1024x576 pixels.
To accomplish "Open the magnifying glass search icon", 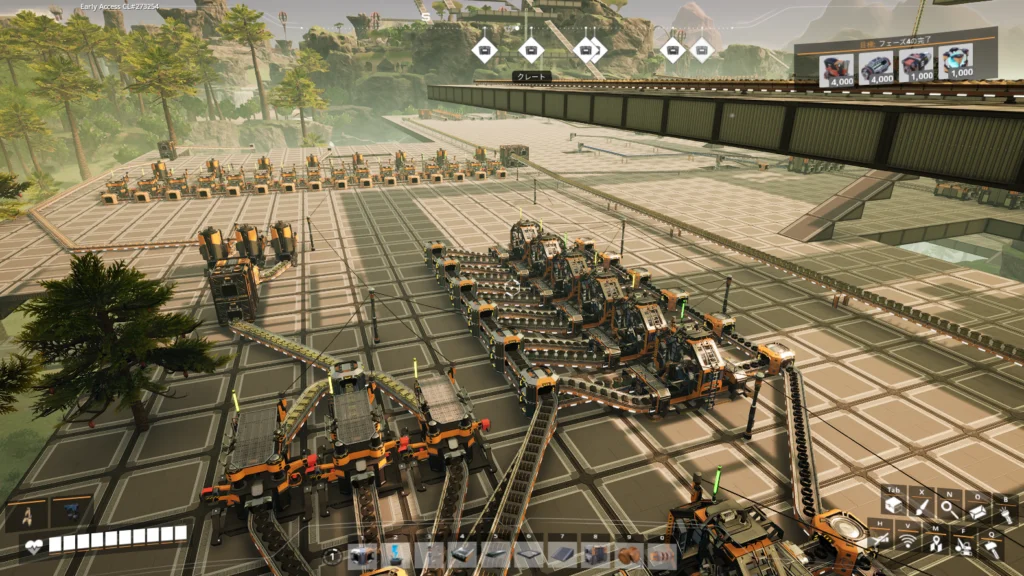I will point(949,510).
